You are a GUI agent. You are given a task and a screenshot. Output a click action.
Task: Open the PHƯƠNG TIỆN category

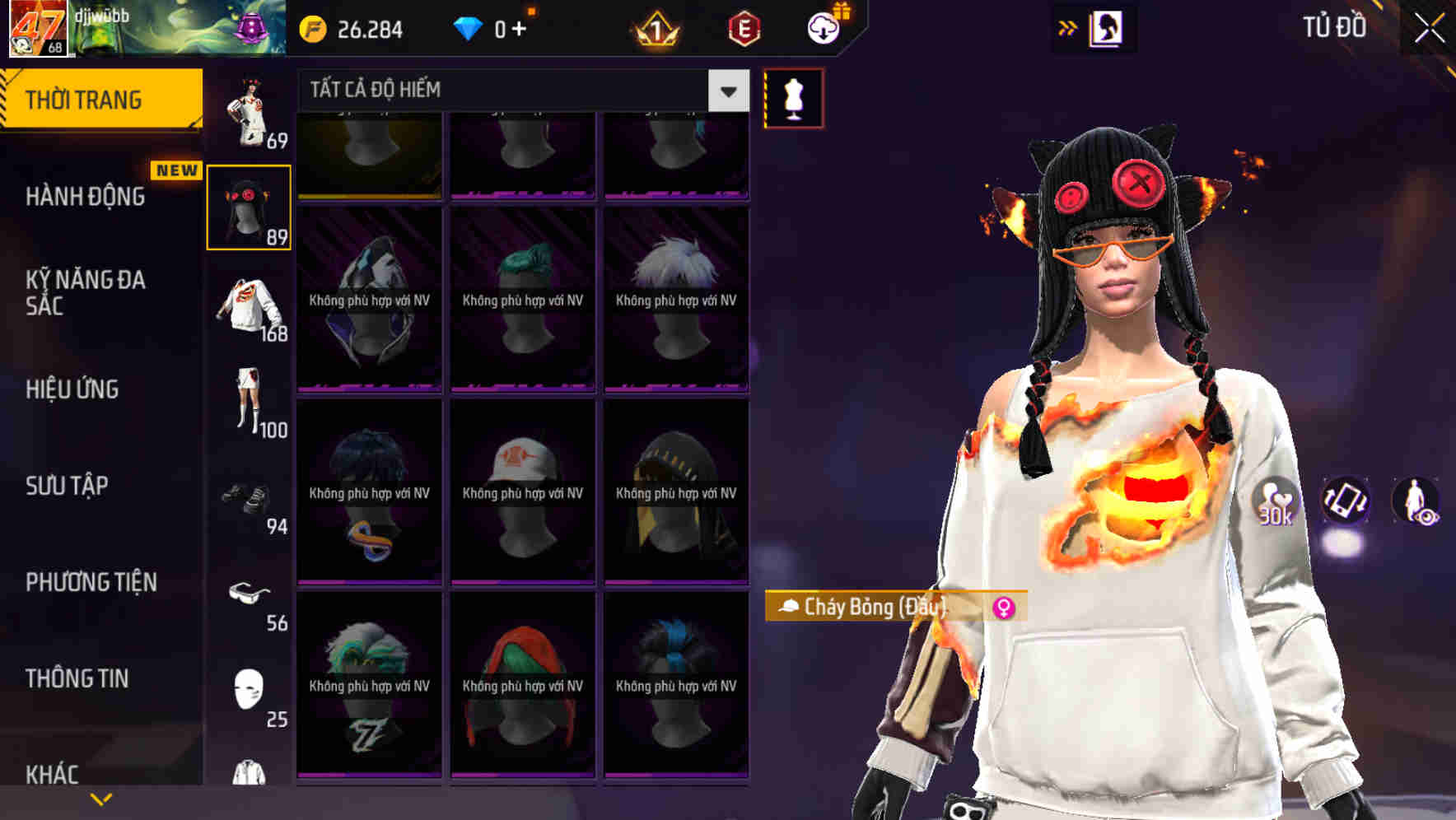click(x=91, y=582)
